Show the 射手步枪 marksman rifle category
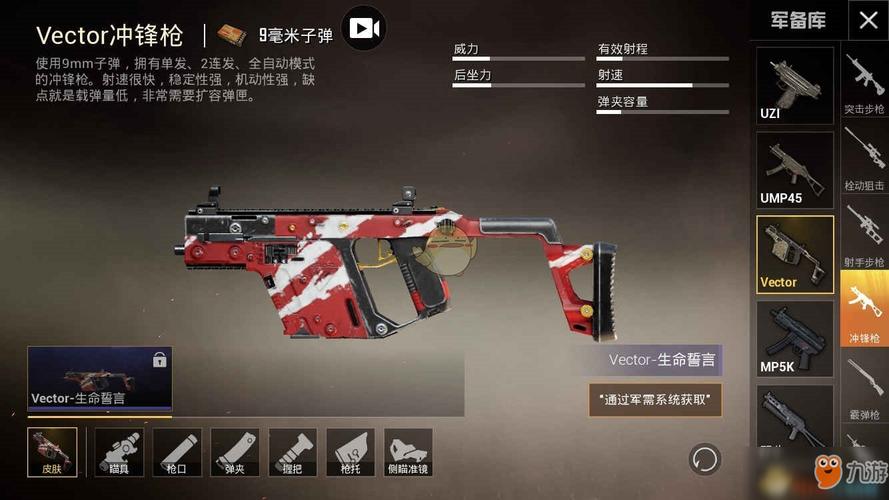Image resolution: width=889 pixels, height=500 pixels. [864, 235]
